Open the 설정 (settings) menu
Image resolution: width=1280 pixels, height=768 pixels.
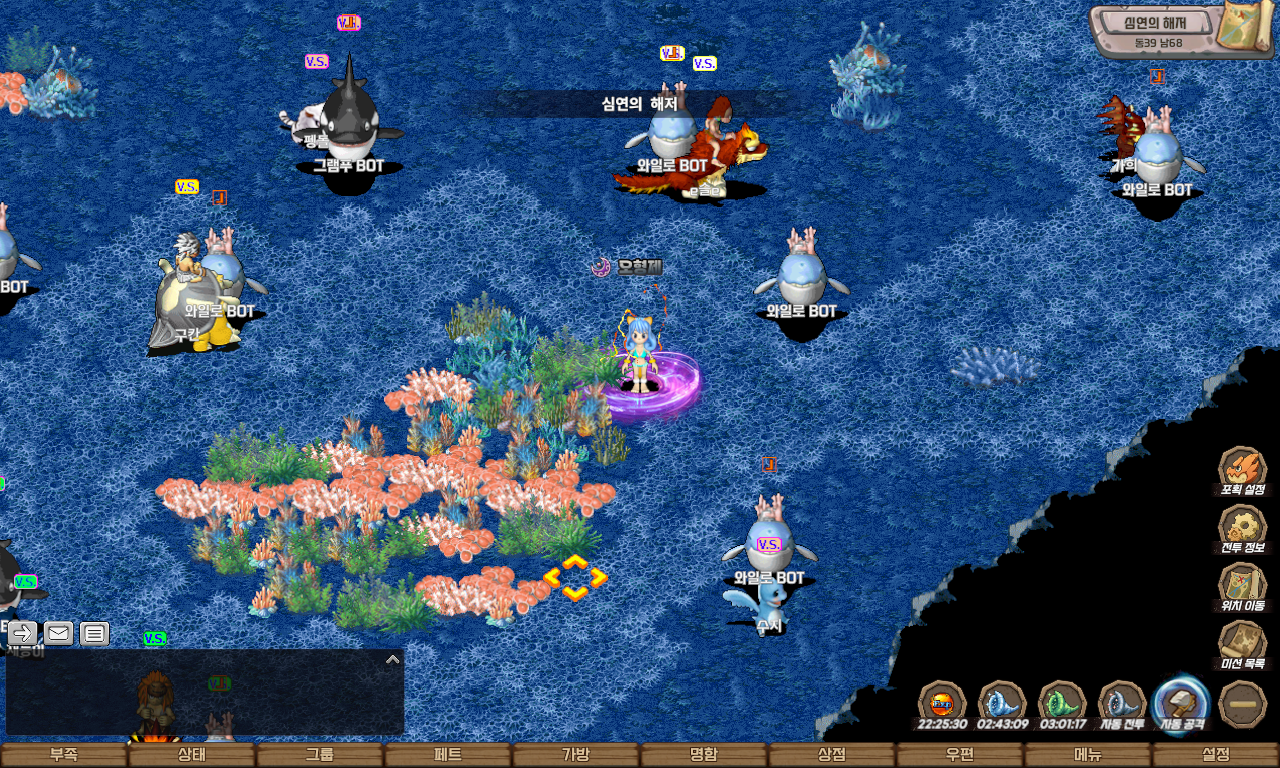(x=1216, y=755)
